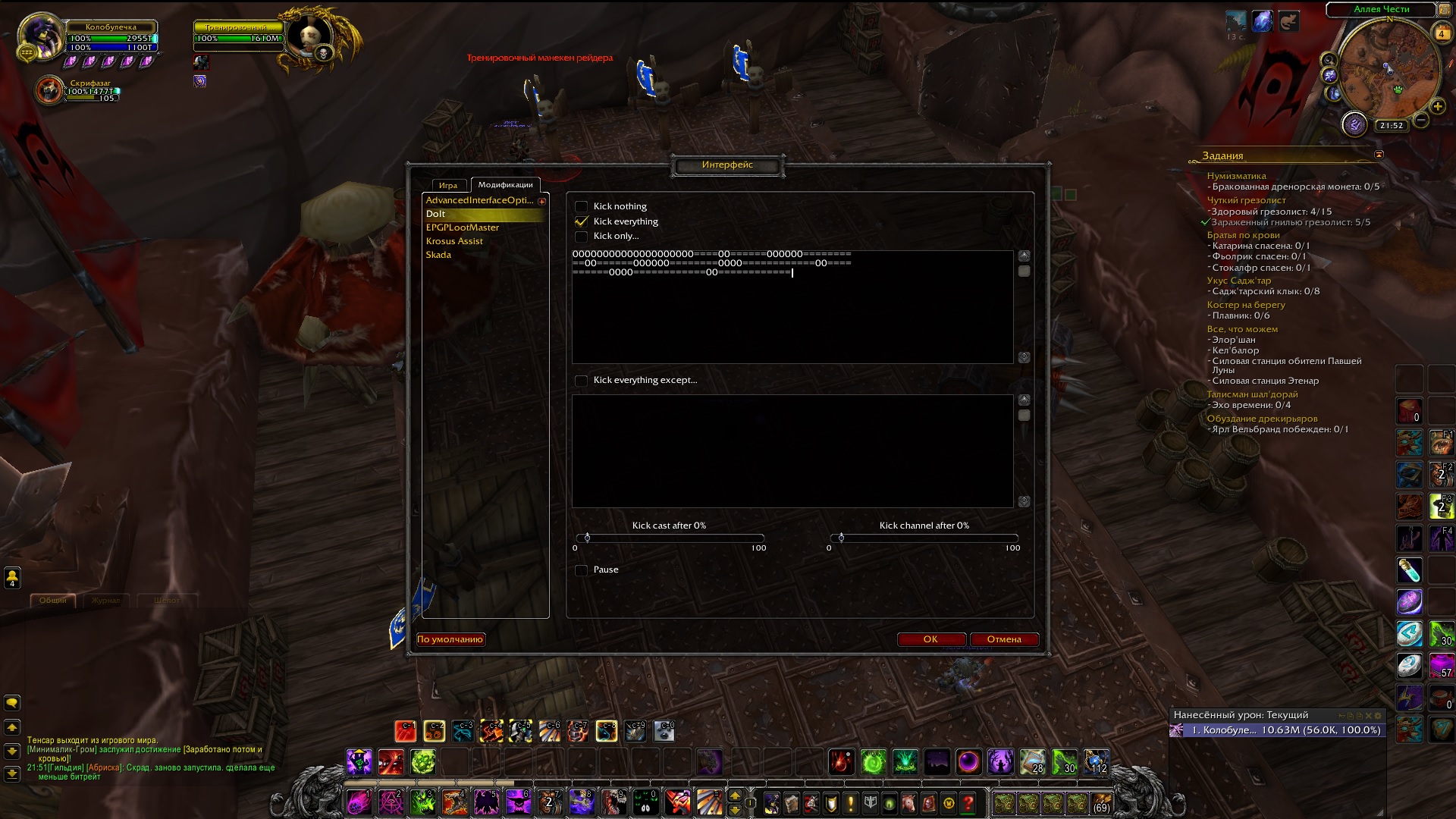
Task: Check the Kick everything except... box
Action: pyautogui.click(x=582, y=381)
